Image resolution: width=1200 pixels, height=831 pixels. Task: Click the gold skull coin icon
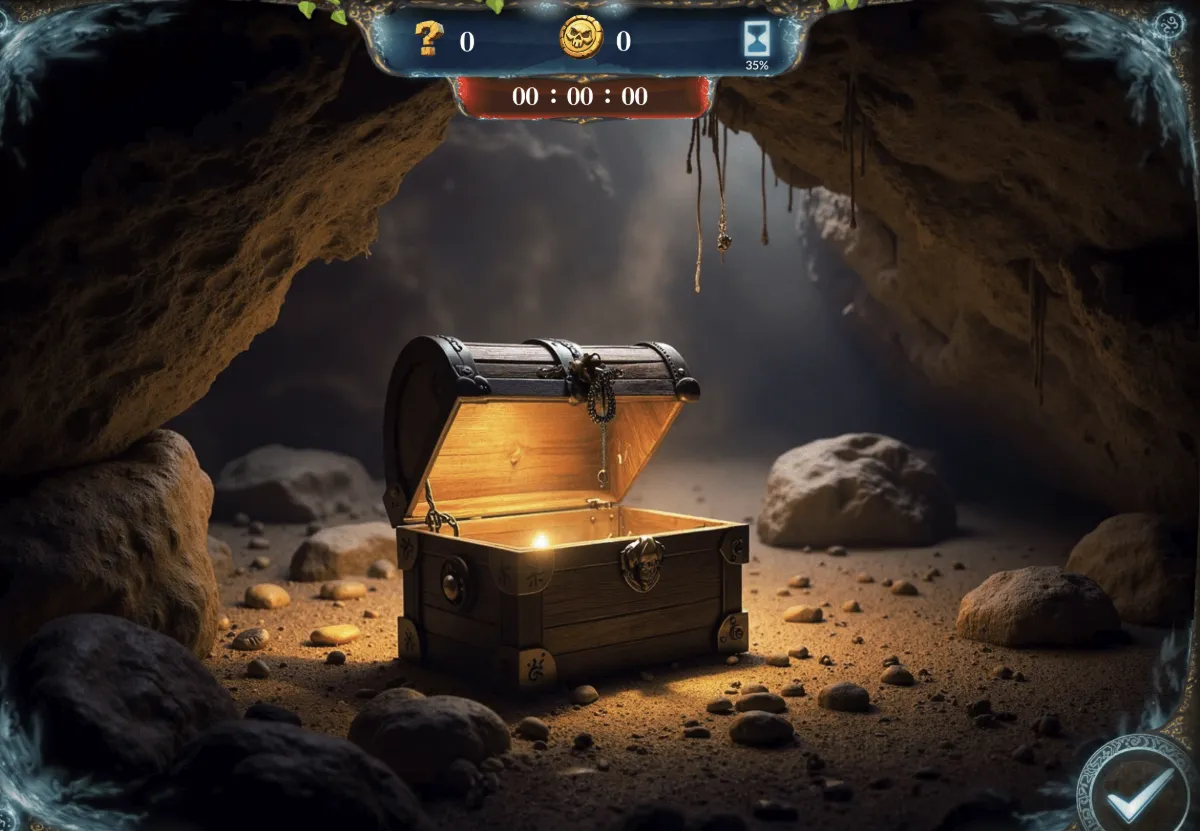[x=581, y=38]
